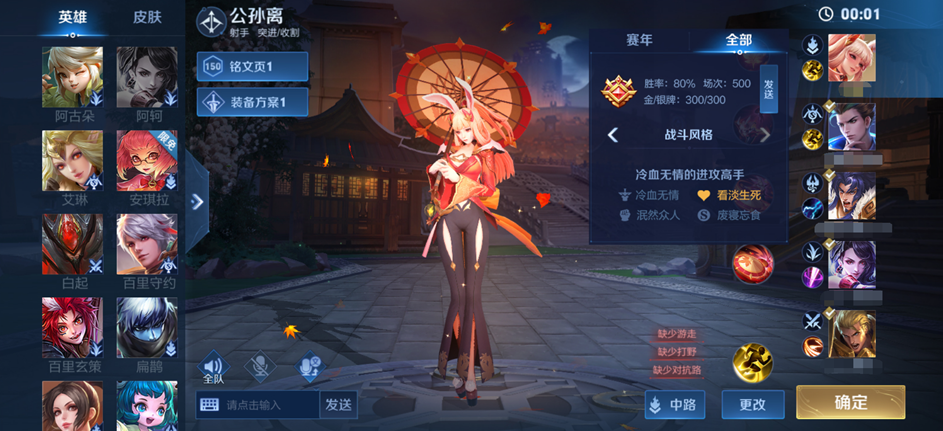943x431 pixels.
Task: Choose hero 白起
Action: 72,243
